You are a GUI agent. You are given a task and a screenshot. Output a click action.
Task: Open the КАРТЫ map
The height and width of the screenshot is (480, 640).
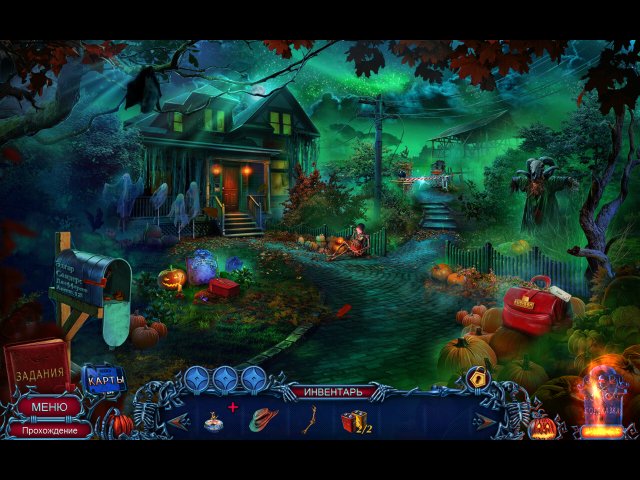coord(104,379)
